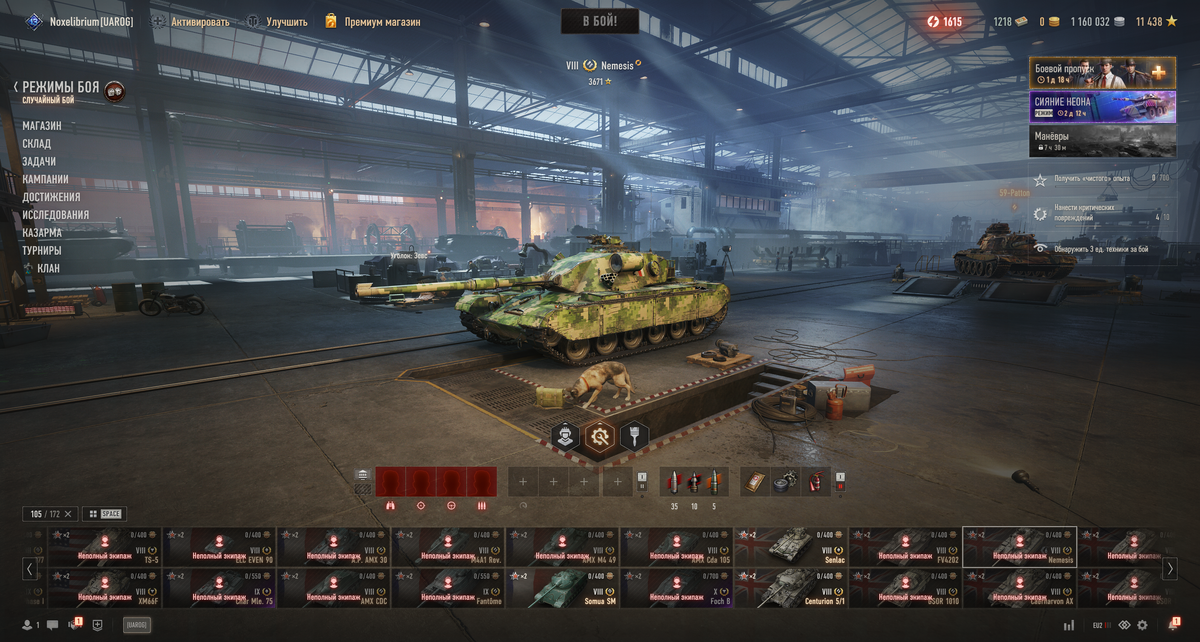The height and width of the screenshot is (642, 1200).
Task: Select the Somua SM tank in carousel
Action: (562, 589)
